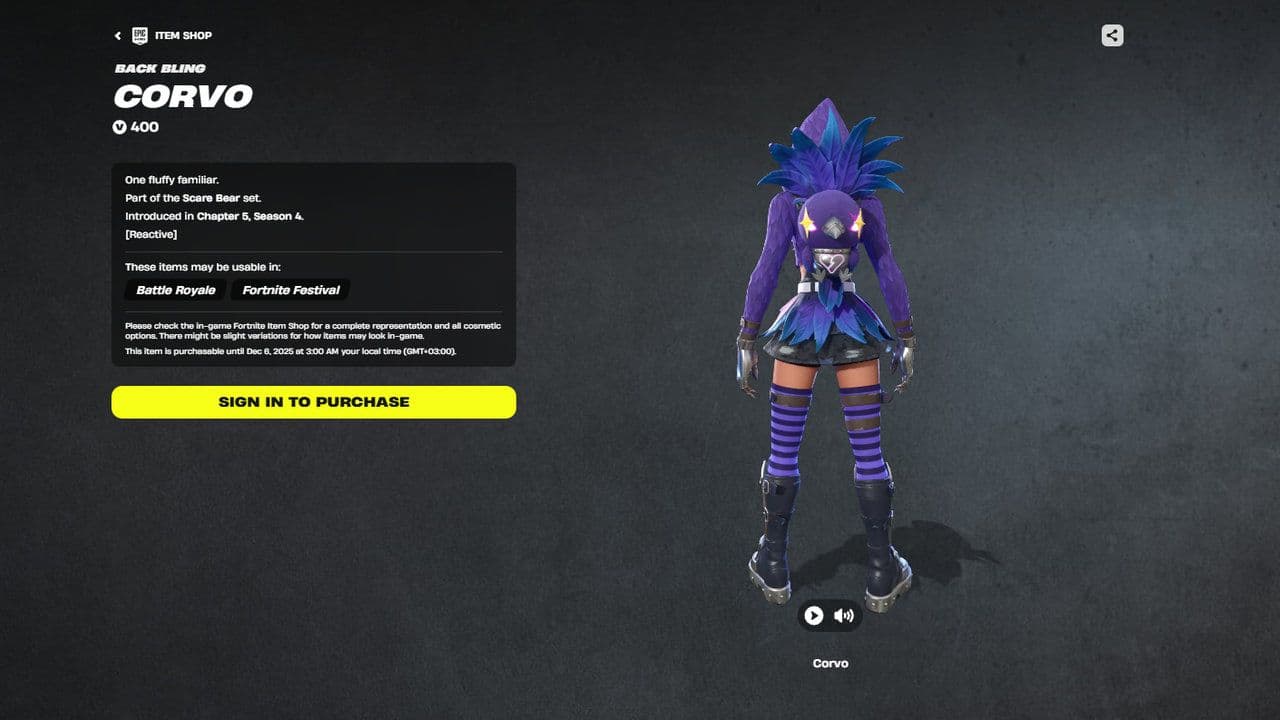Play the Corvo preview animation
This screenshot has height=720, width=1280.
pyautogui.click(x=813, y=616)
